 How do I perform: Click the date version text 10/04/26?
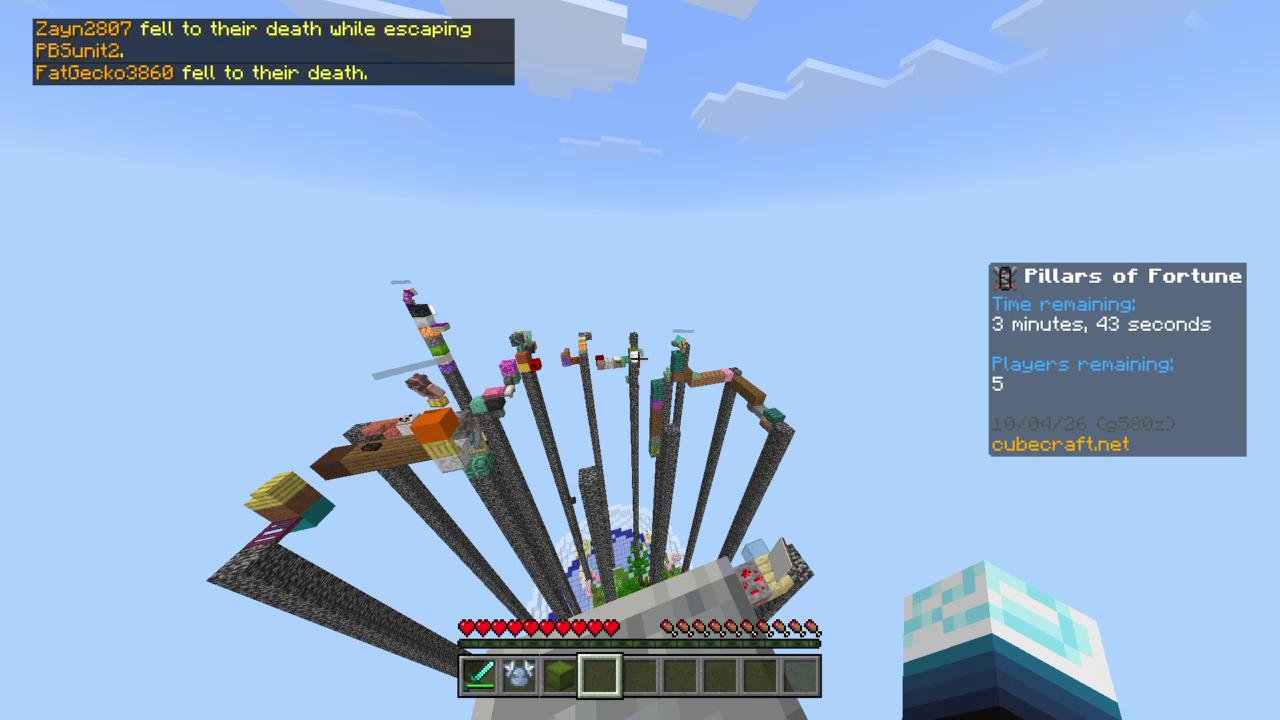point(1040,424)
